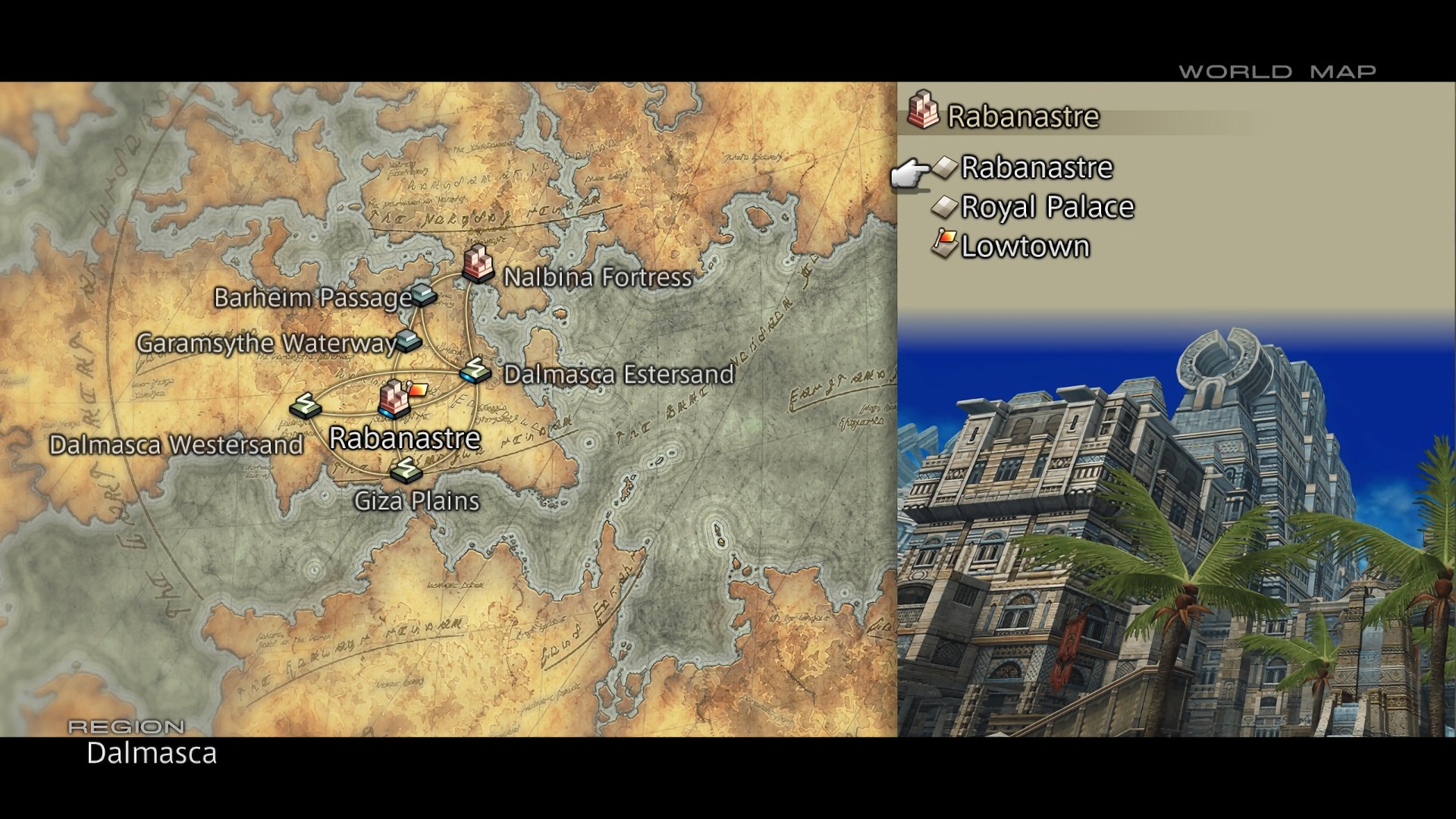Image resolution: width=1456 pixels, height=819 pixels.
Task: Pick the Barheim Passage map marker
Action: (x=423, y=294)
